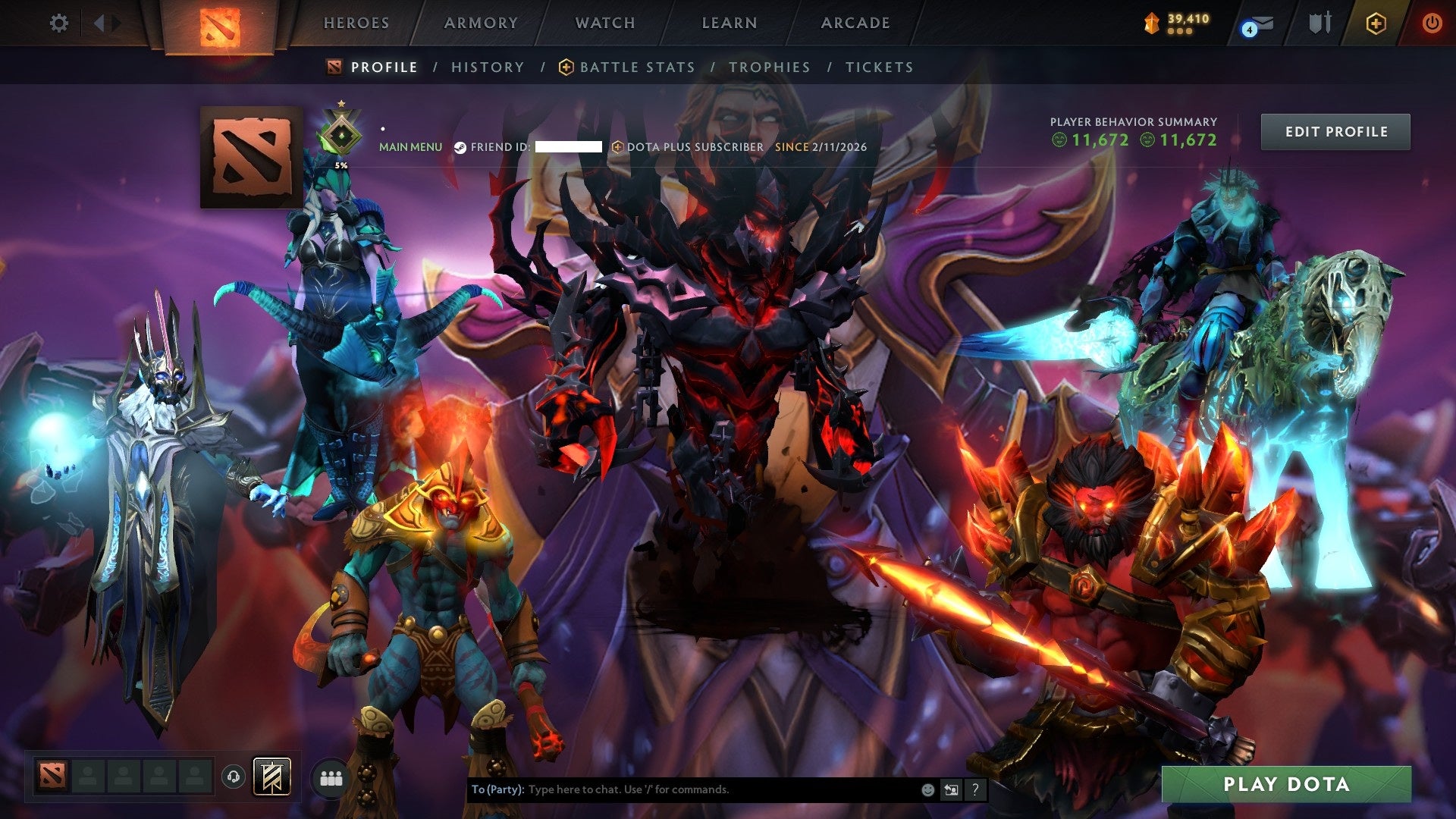This screenshot has width=1456, height=819.
Task: Click the EDIT PROFILE button
Action: point(1335,130)
